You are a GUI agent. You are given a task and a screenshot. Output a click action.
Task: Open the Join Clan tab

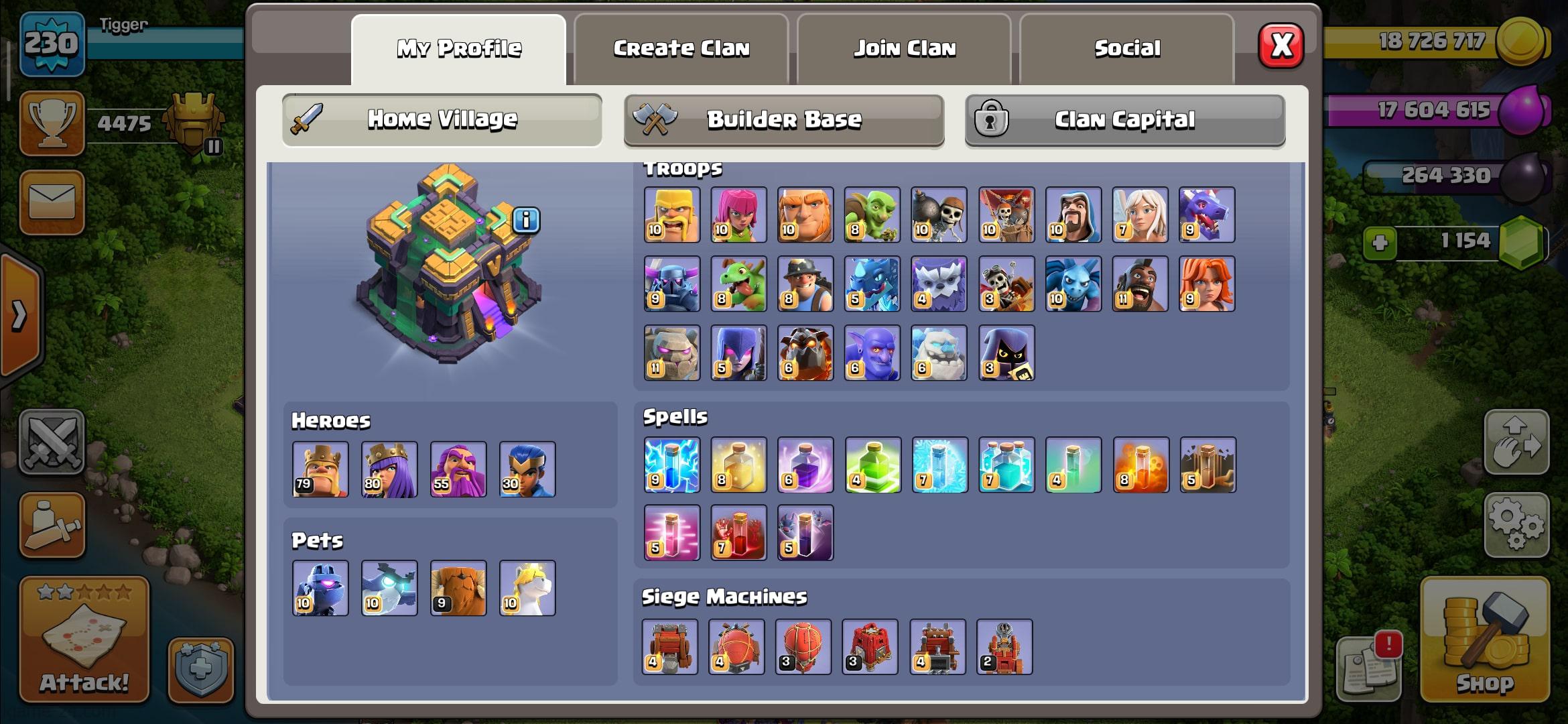pos(904,49)
